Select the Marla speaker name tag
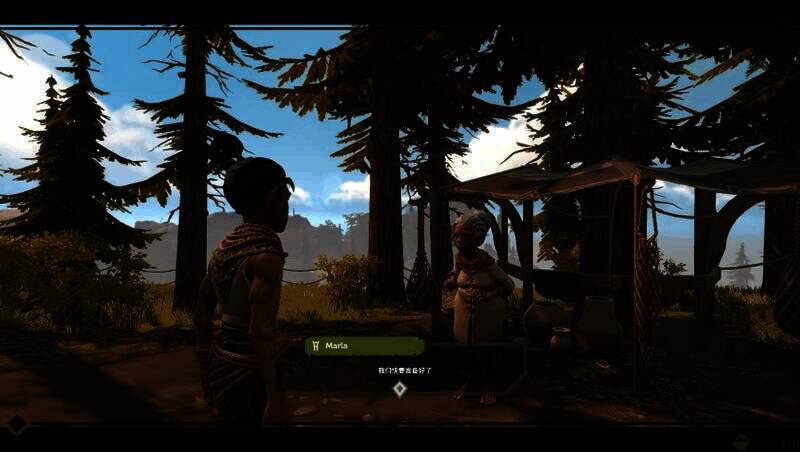This screenshot has width=800, height=452. (364, 346)
